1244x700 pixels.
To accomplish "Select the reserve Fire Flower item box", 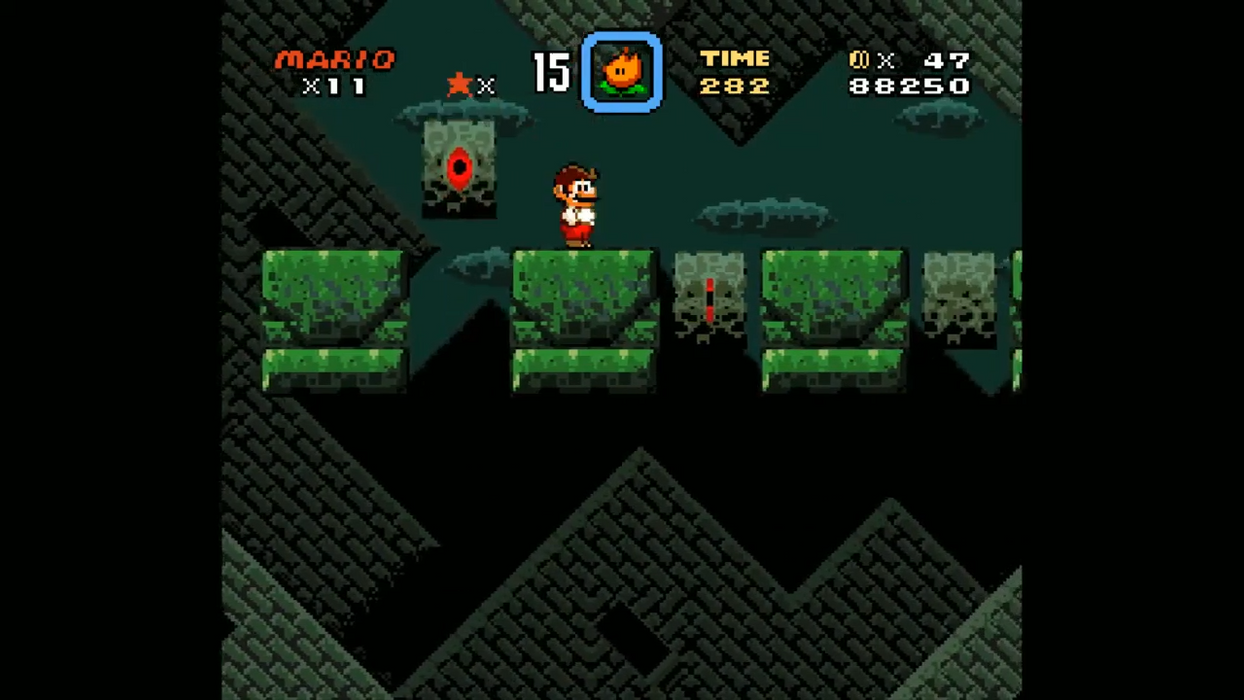I will coord(621,72).
